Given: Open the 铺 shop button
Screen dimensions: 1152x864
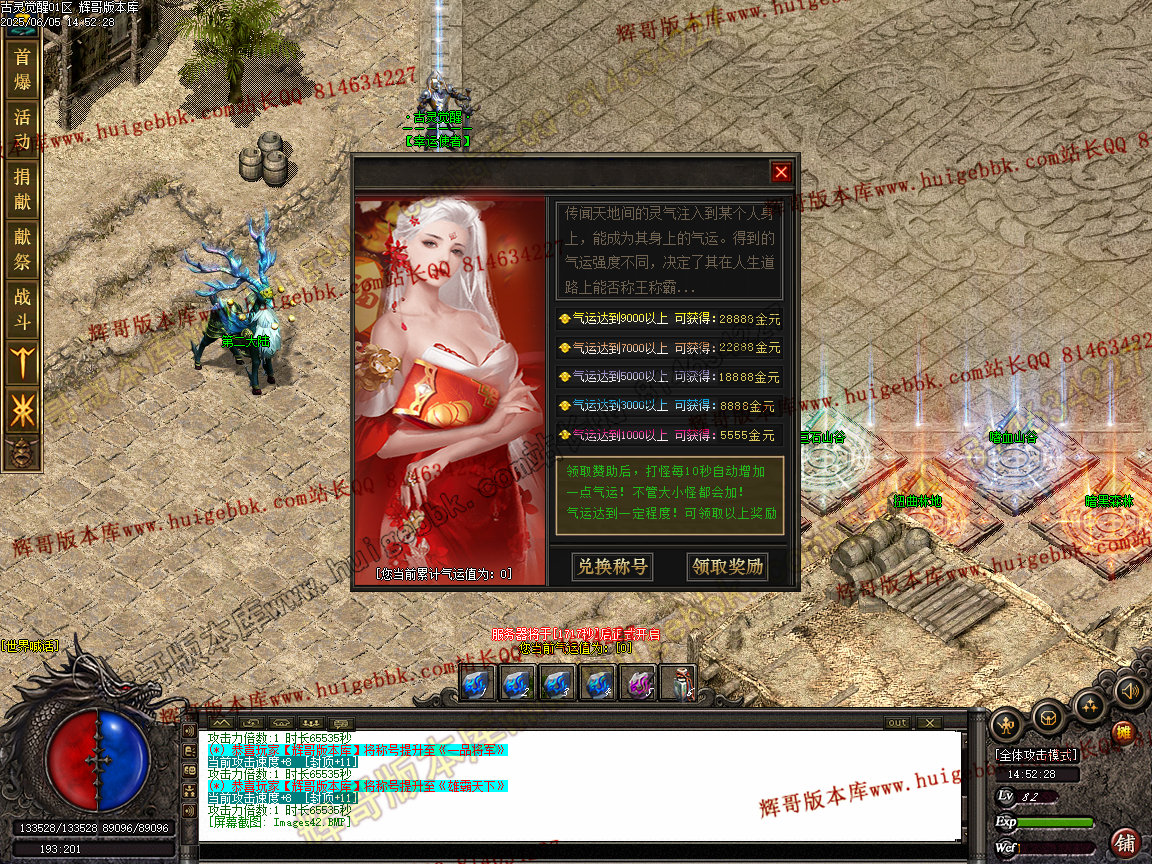Looking at the screenshot, I should tap(1126, 842).
